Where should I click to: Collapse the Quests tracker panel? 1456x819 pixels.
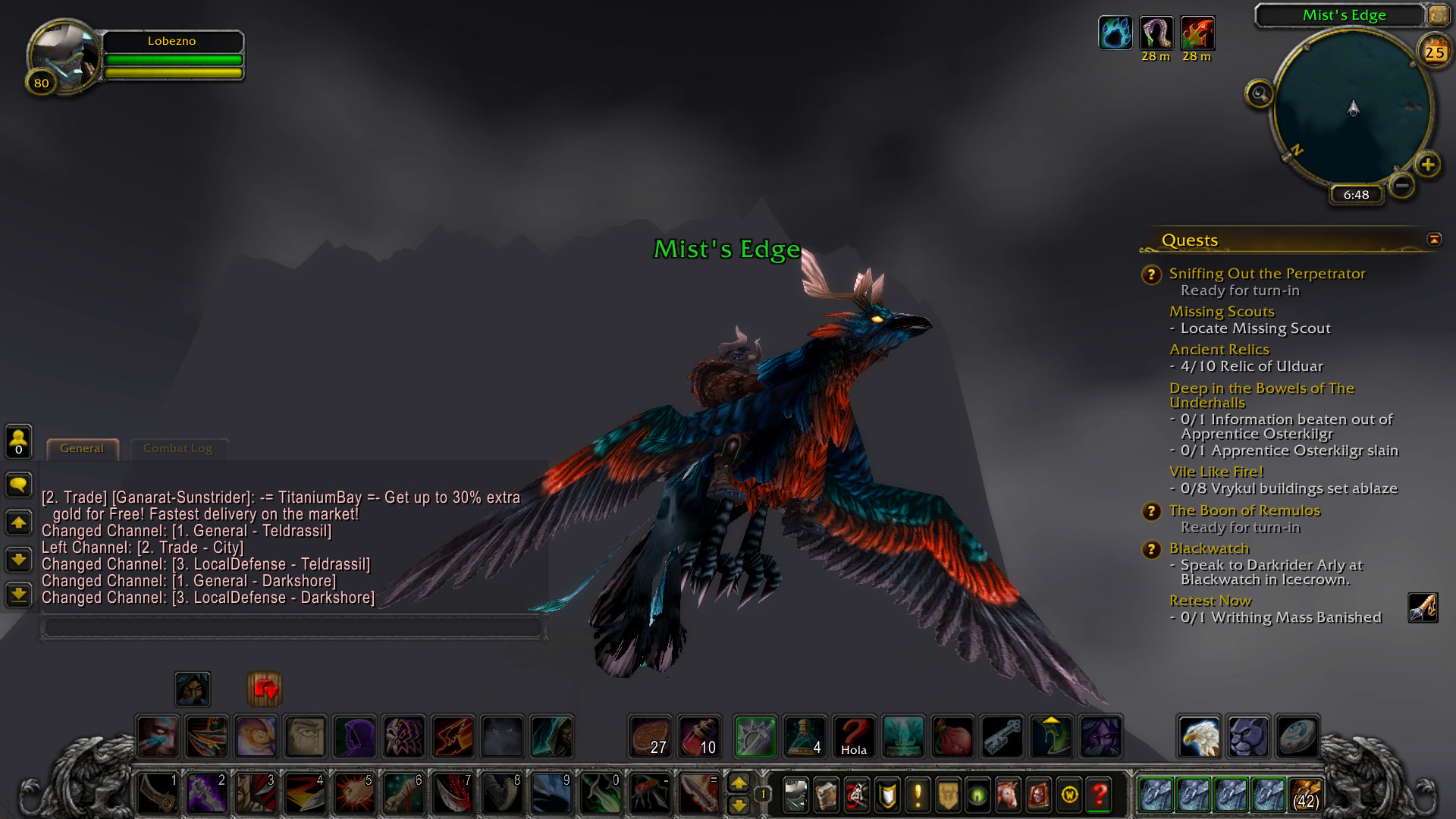coord(1434,240)
